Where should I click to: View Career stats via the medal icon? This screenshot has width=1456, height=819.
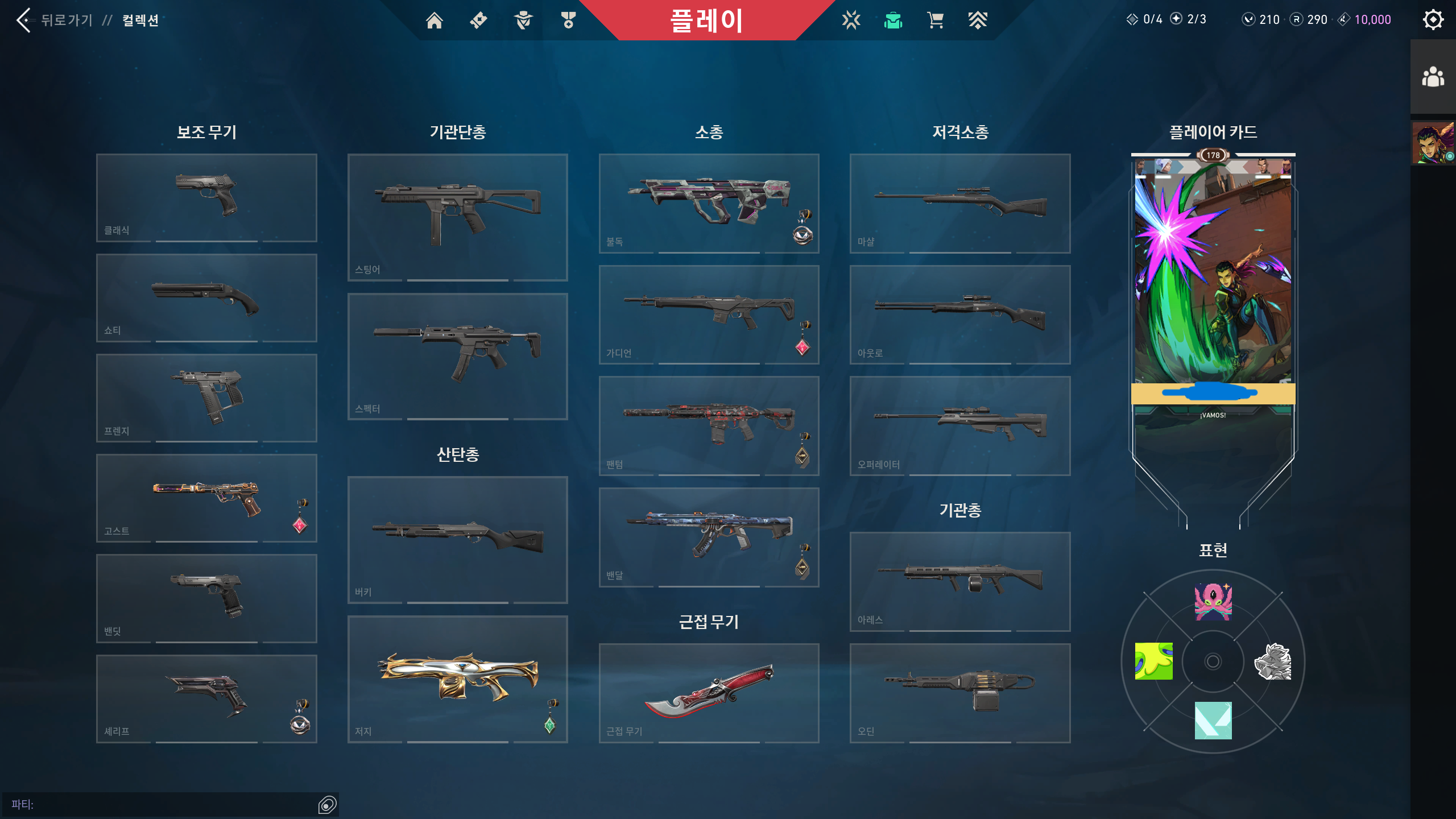tap(568, 20)
